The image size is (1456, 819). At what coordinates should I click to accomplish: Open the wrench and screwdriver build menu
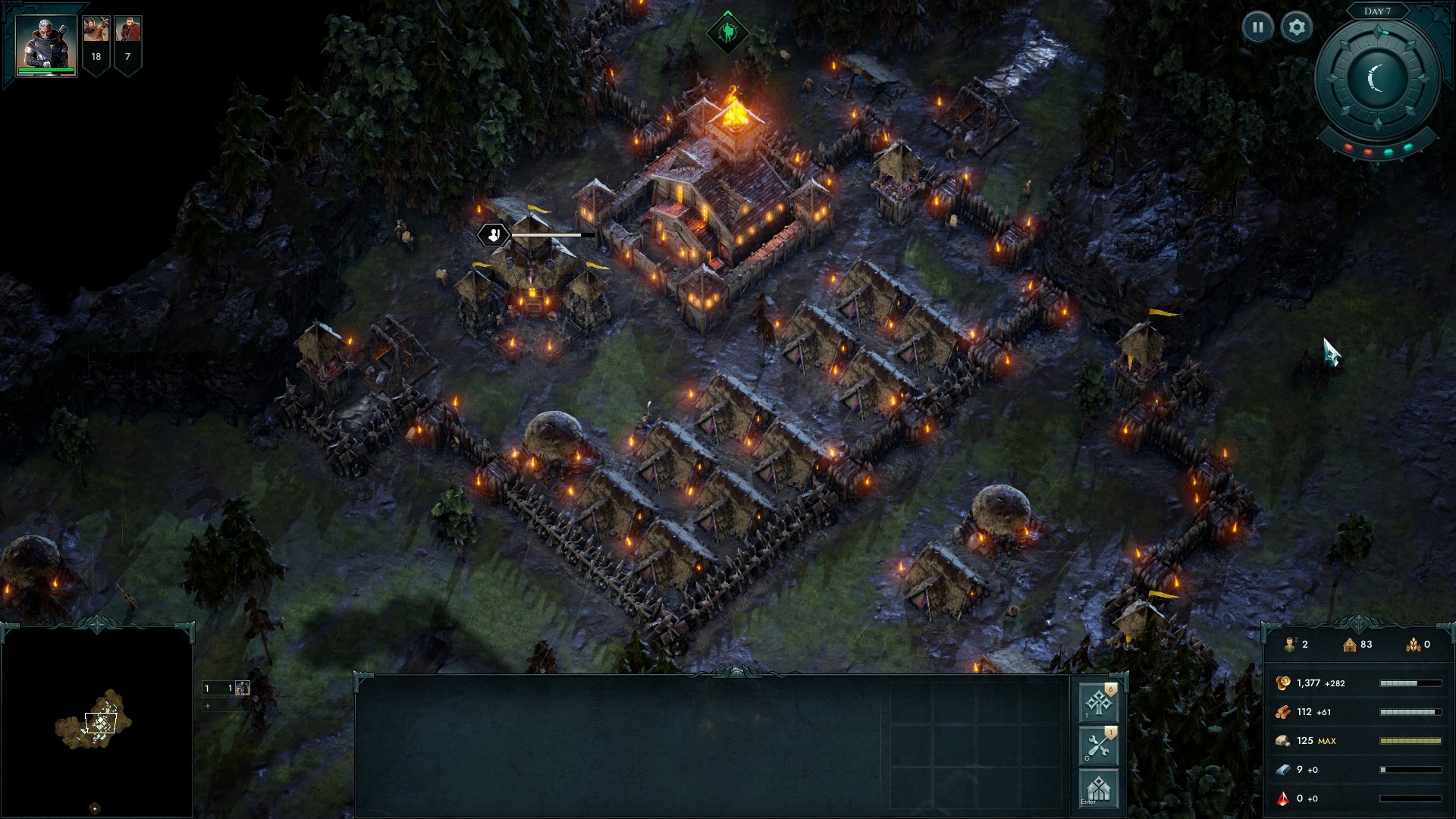point(1098,745)
